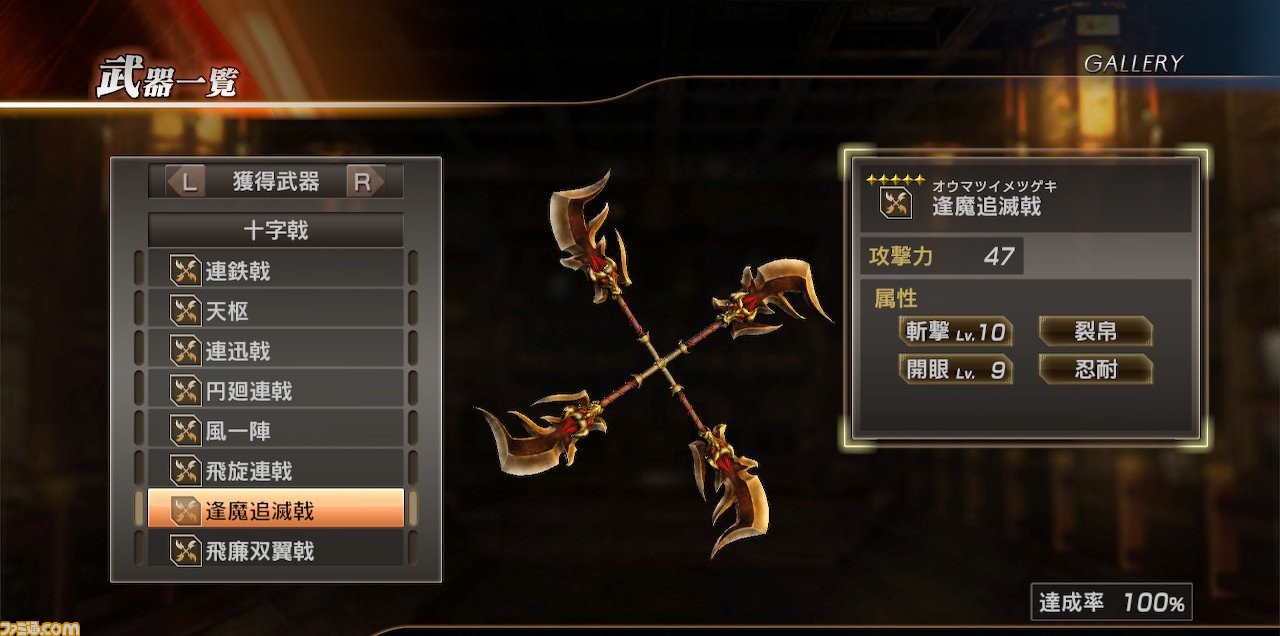Switch the 獲得武器 category tab
The height and width of the screenshot is (636, 1280).
pos(276,182)
